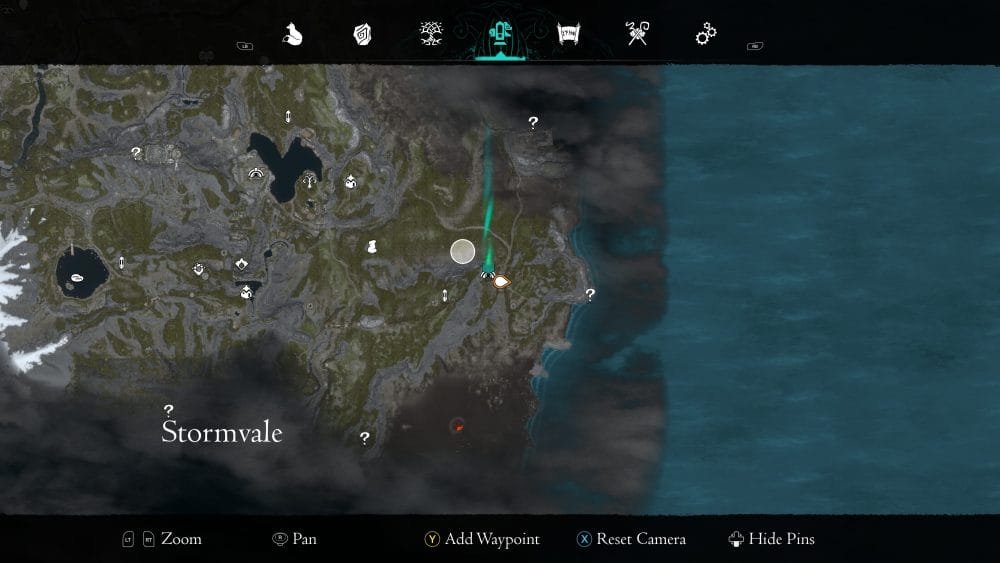
Task: Switch to the spiral stone tab
Action: pyautogui.click(x=362, y=35)
